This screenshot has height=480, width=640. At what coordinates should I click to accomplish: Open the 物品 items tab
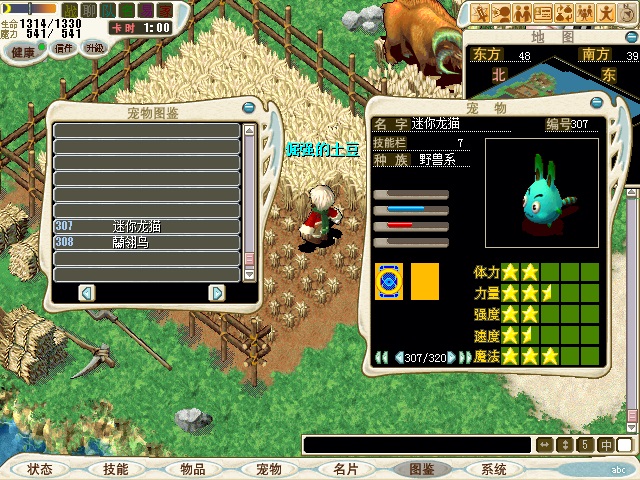pyautogui.click(x=193, y=469)
